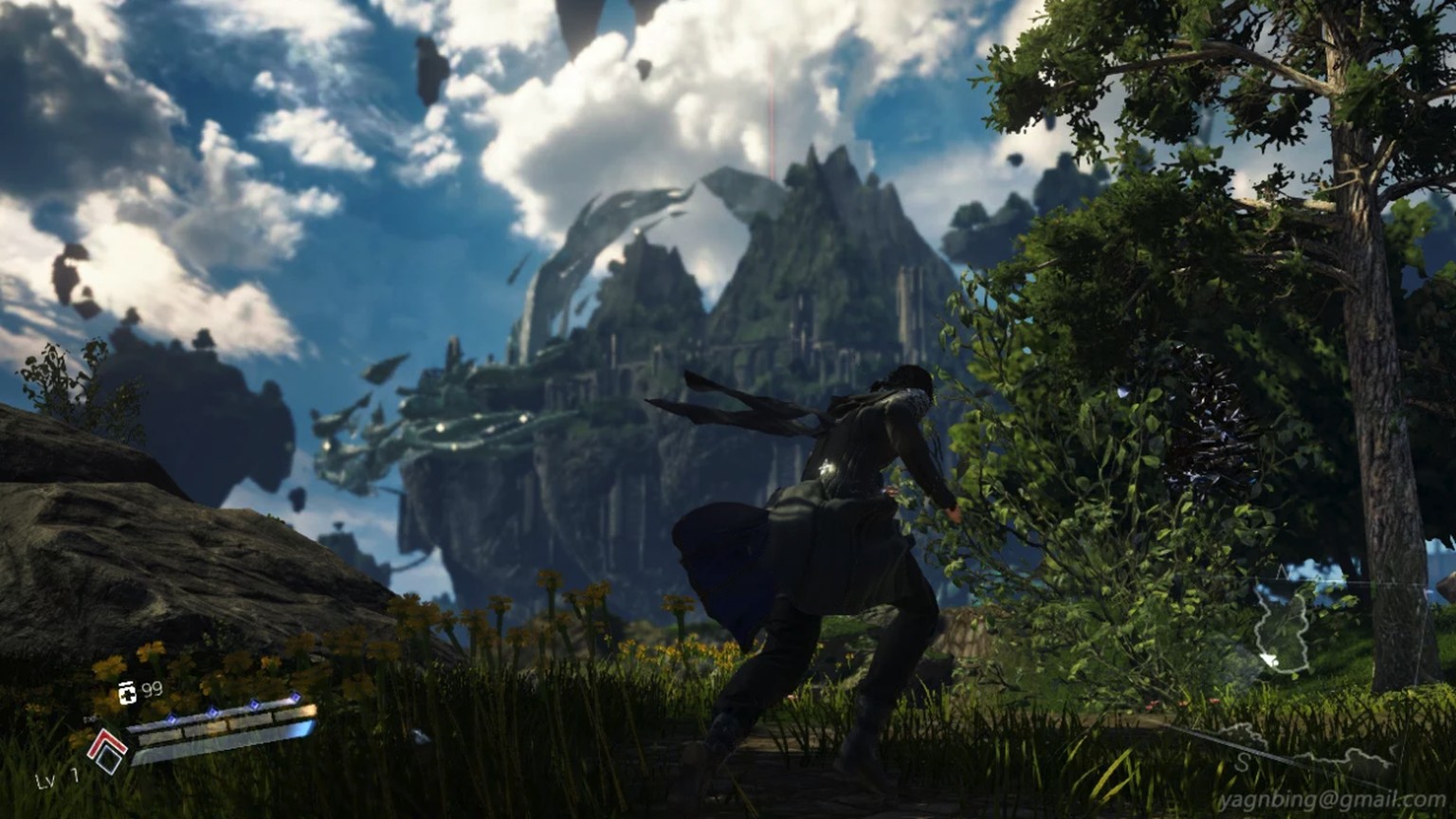
Task: Select the healing item icon
Action: [127, 693]
